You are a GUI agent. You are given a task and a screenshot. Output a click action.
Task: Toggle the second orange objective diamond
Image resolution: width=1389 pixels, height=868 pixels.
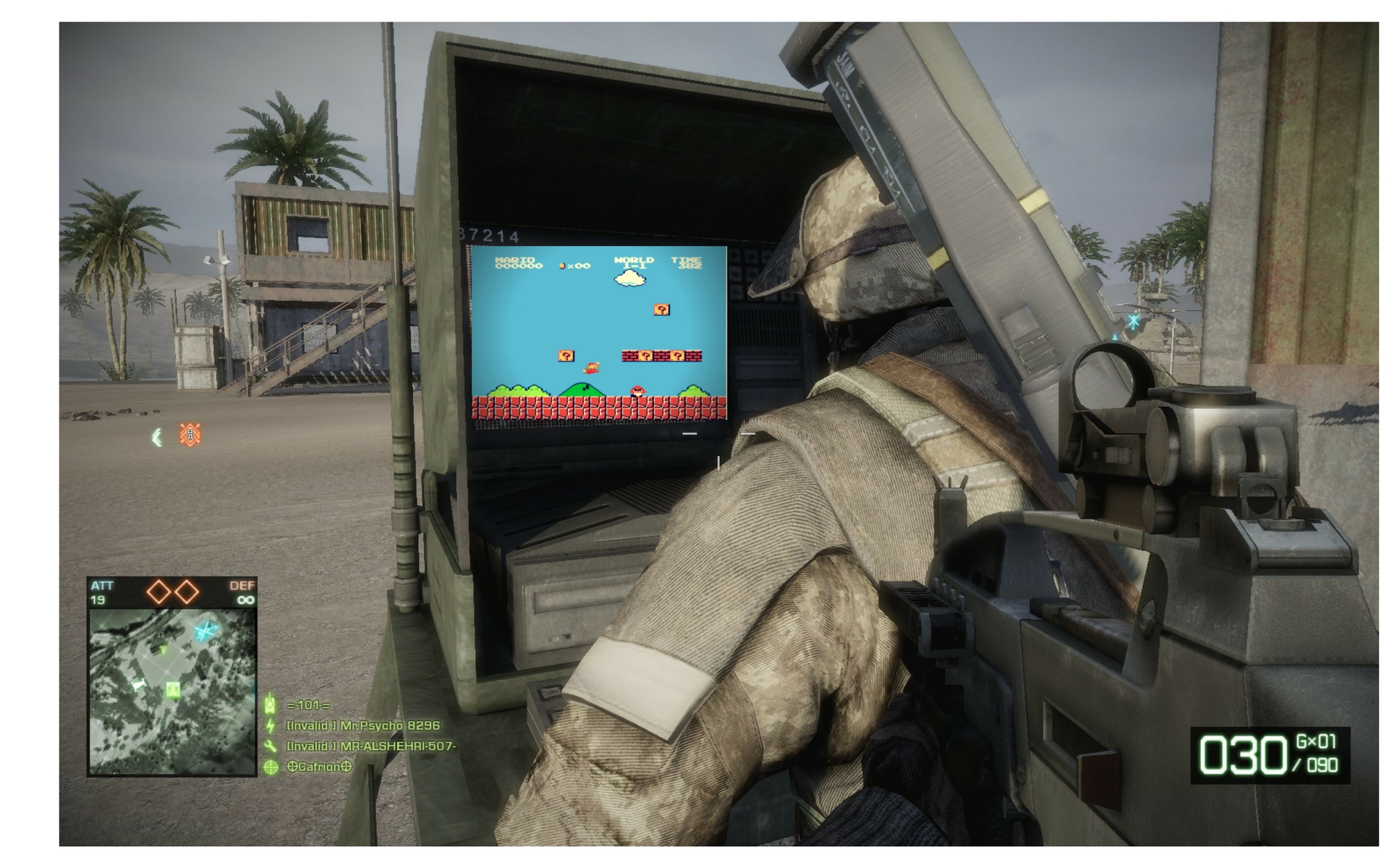[187, 590]
